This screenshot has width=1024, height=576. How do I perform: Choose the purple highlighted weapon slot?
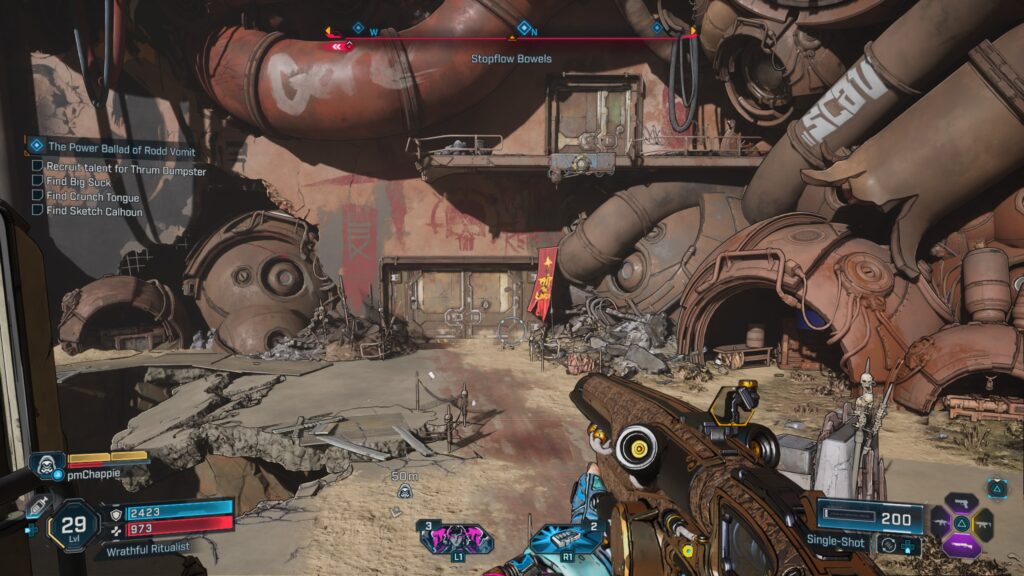pos(961,544)
